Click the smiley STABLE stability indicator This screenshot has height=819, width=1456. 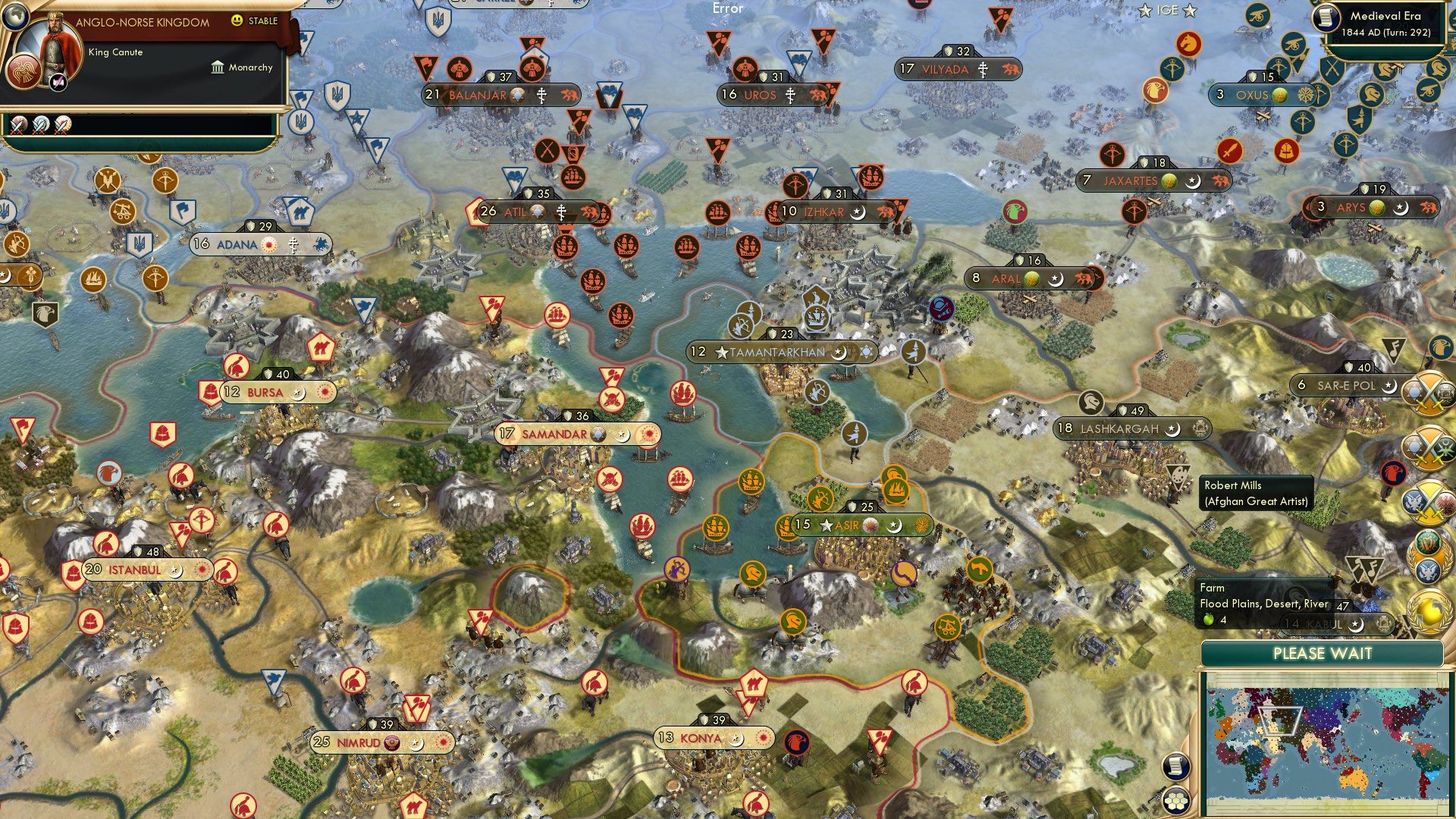coord(237,20)
